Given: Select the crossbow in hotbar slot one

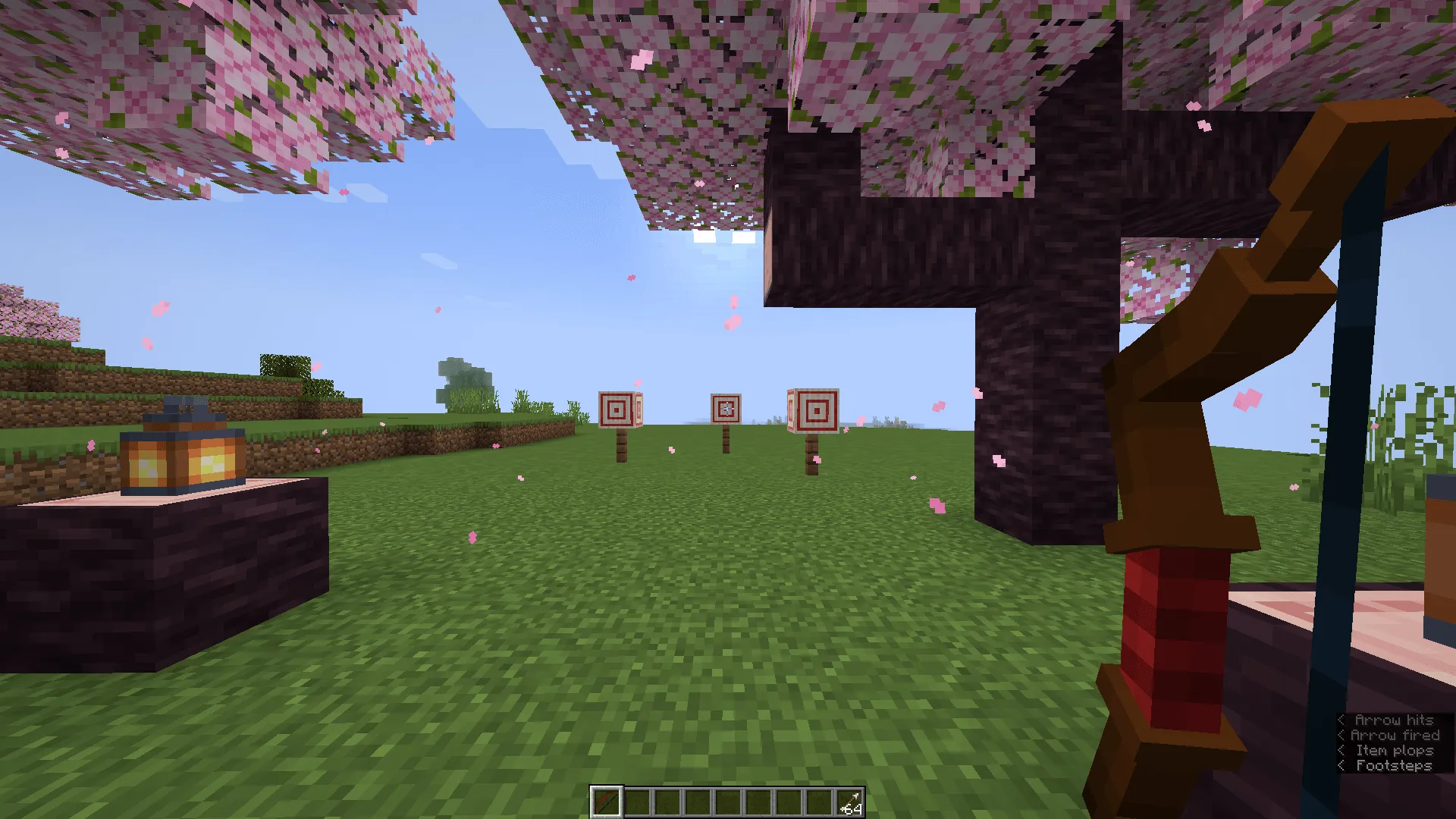Looking at the screenshot, I should [607, 802].
